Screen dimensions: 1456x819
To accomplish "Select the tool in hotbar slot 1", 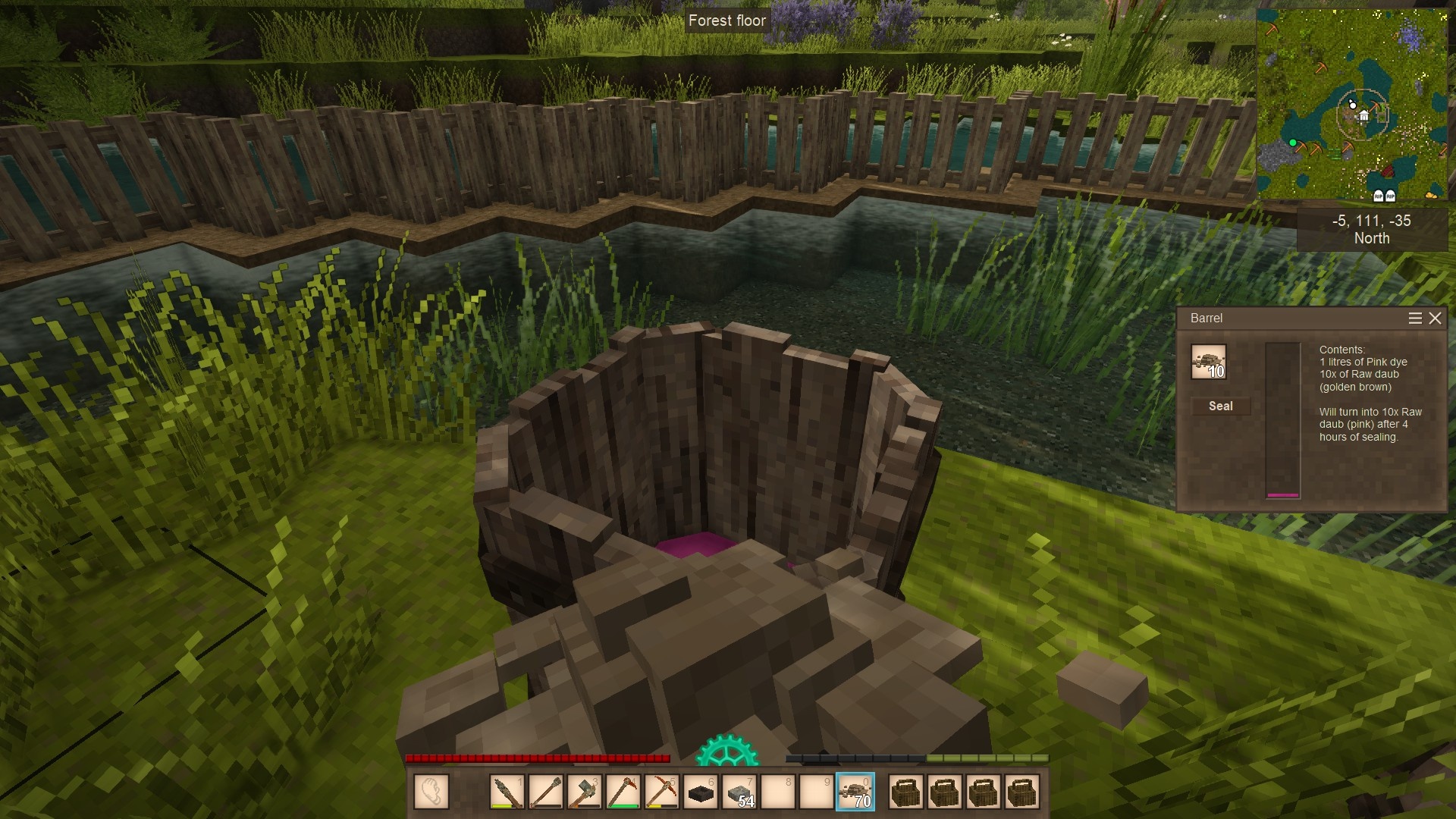I will tap(507, 792).
